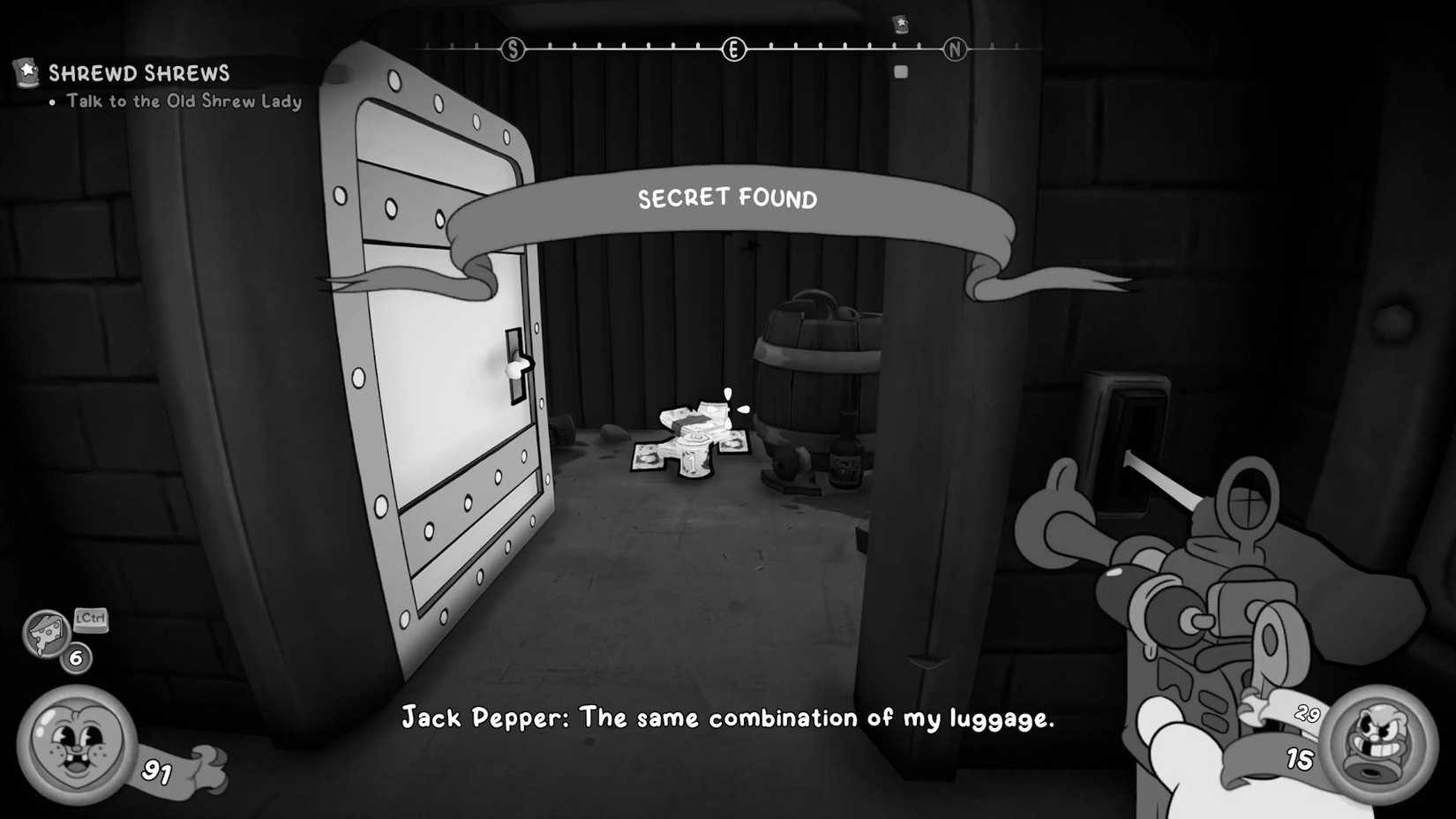
Task: Click the quest objective bullet point
Action: (51, 101)
